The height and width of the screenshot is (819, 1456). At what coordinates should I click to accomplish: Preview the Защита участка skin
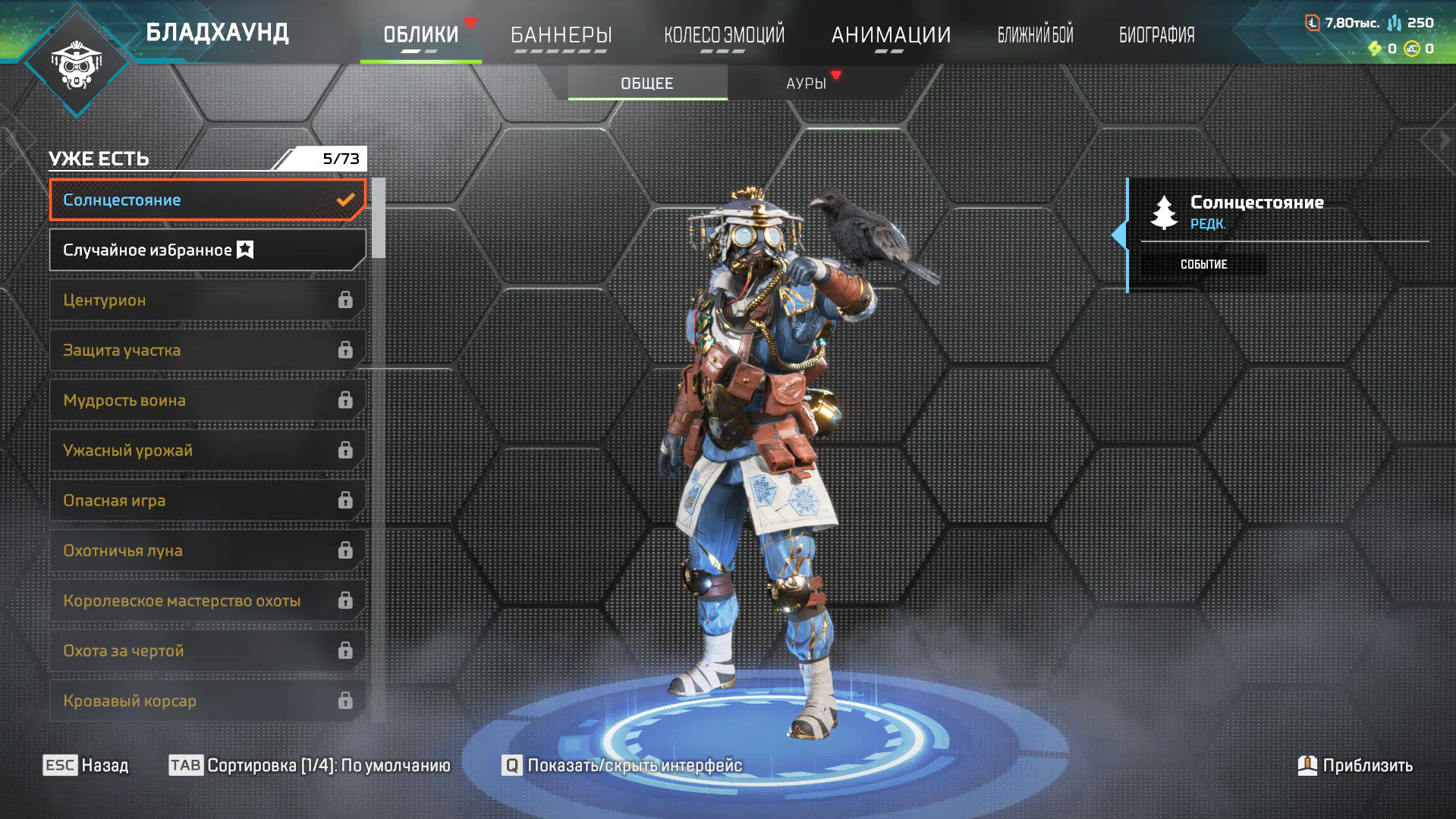[207, 350]
